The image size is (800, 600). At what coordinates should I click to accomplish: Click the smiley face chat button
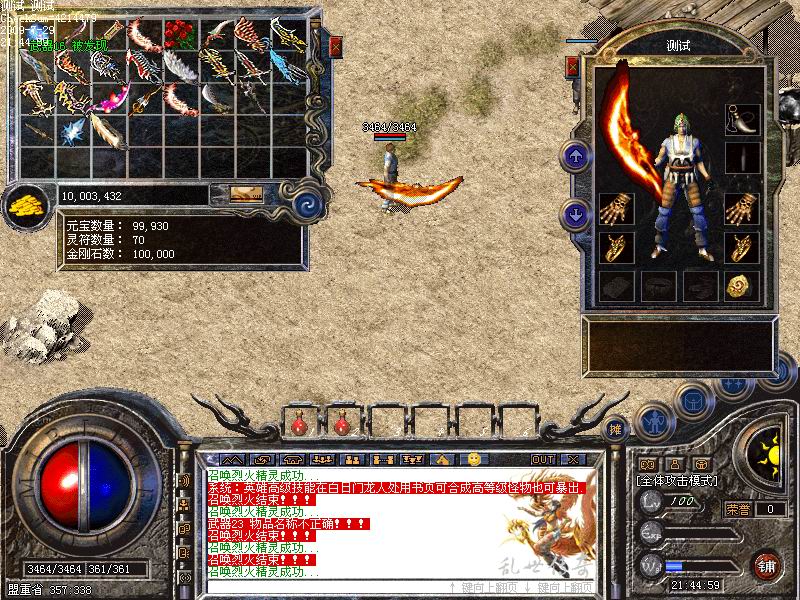click(474, 458)
